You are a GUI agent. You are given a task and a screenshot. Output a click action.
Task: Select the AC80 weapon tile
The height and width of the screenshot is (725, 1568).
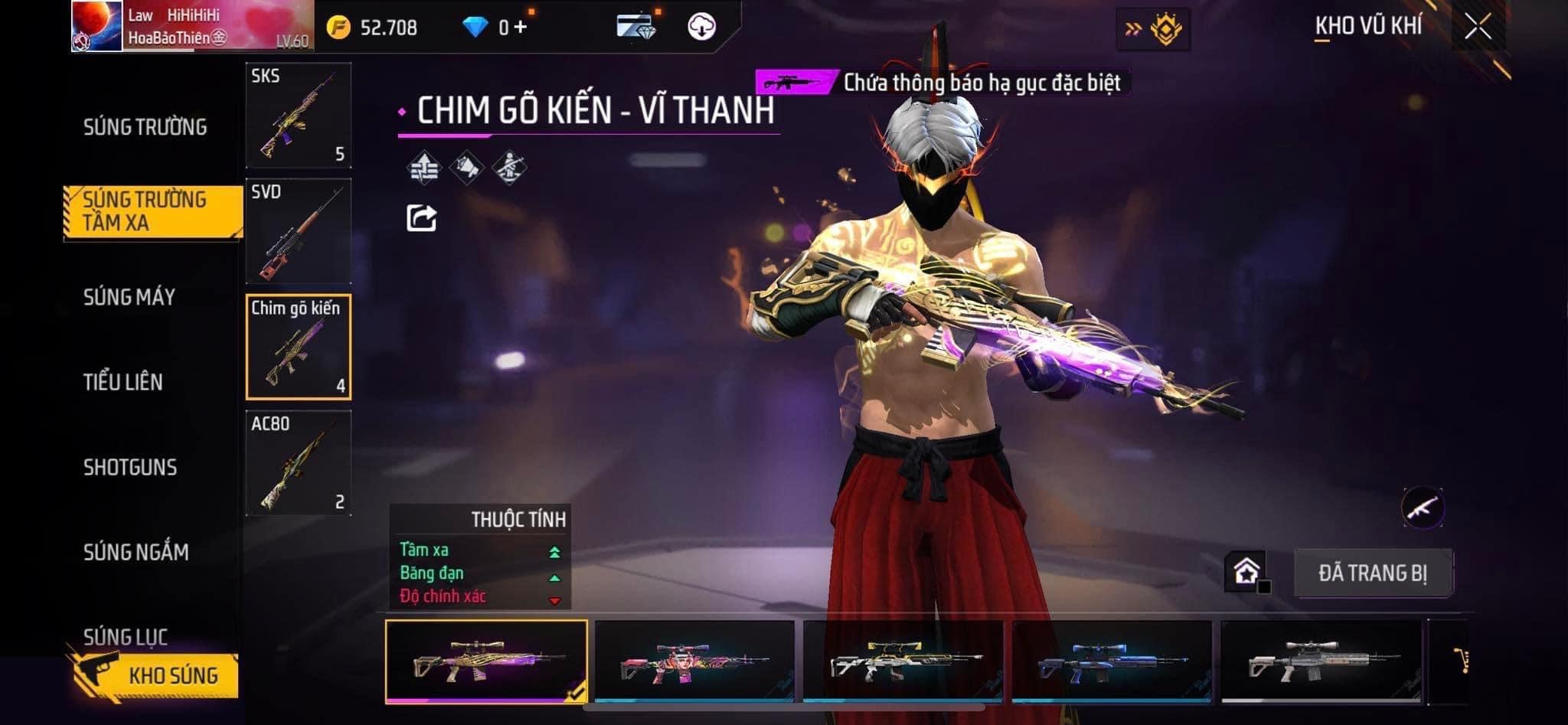(299, 463)
